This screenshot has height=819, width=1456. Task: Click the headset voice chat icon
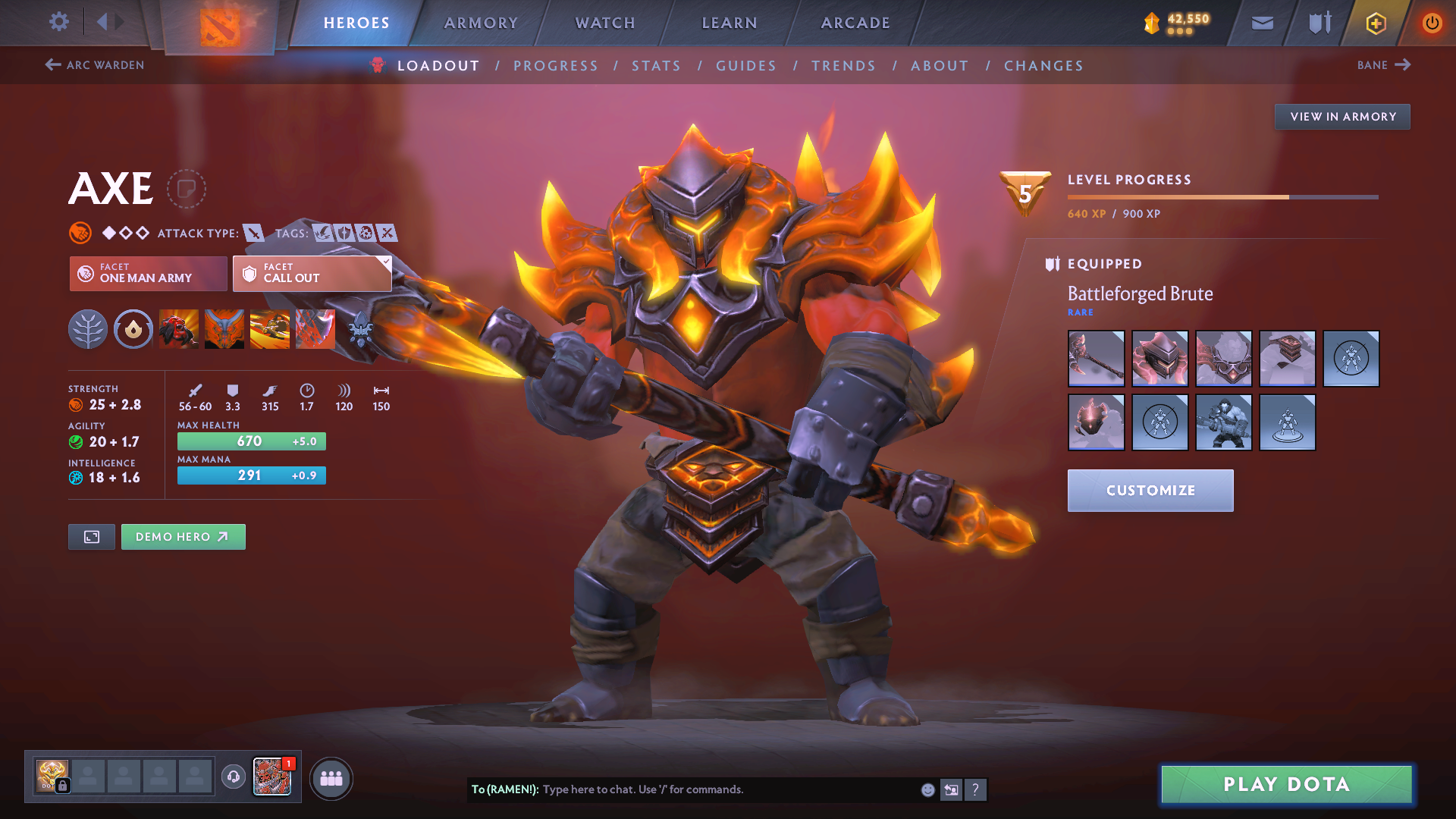232,777
